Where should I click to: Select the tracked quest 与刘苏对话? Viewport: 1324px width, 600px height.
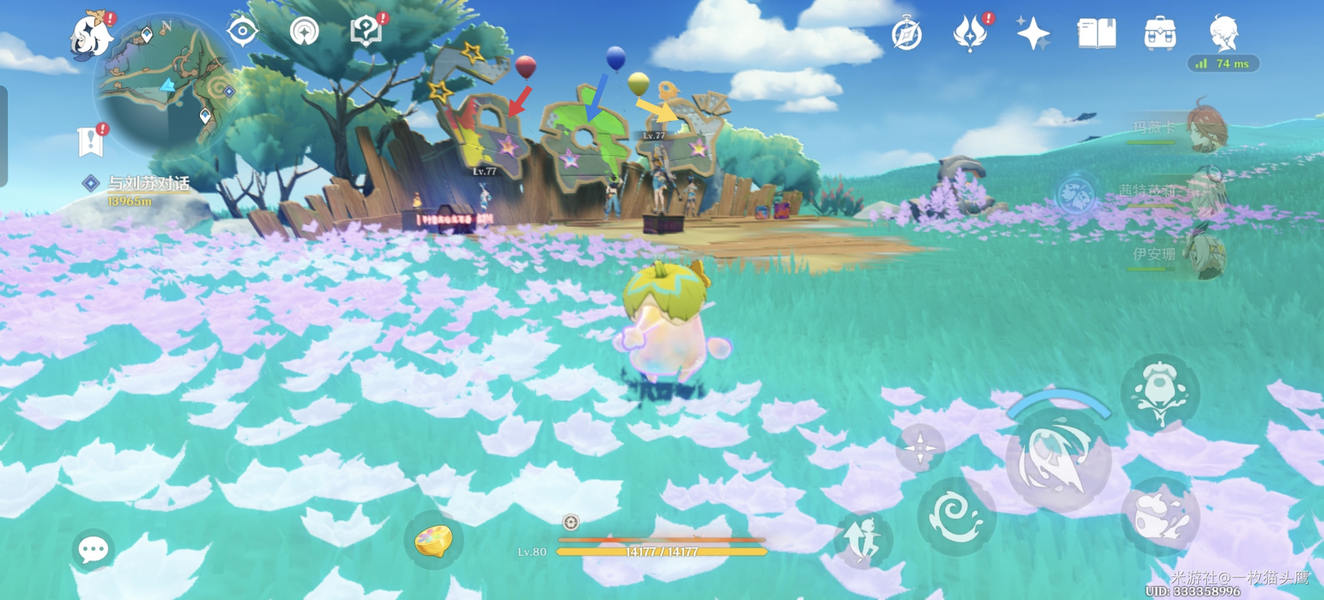[x=148, y=183]
